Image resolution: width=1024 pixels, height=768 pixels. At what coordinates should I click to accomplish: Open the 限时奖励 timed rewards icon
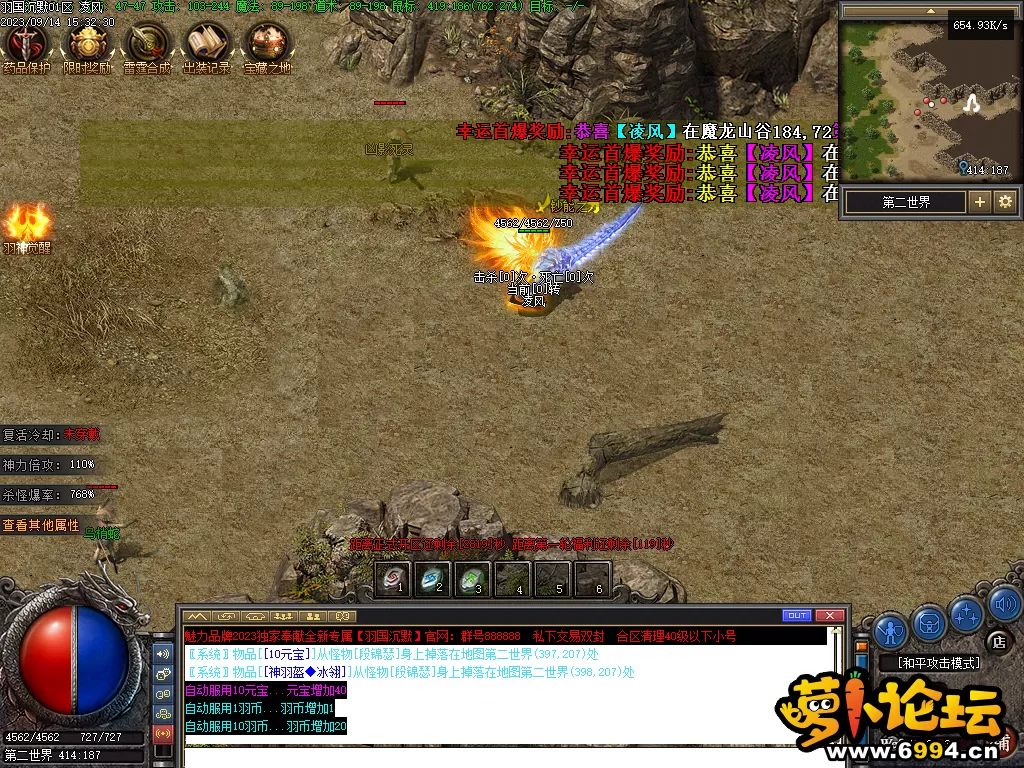coord(86,44)
